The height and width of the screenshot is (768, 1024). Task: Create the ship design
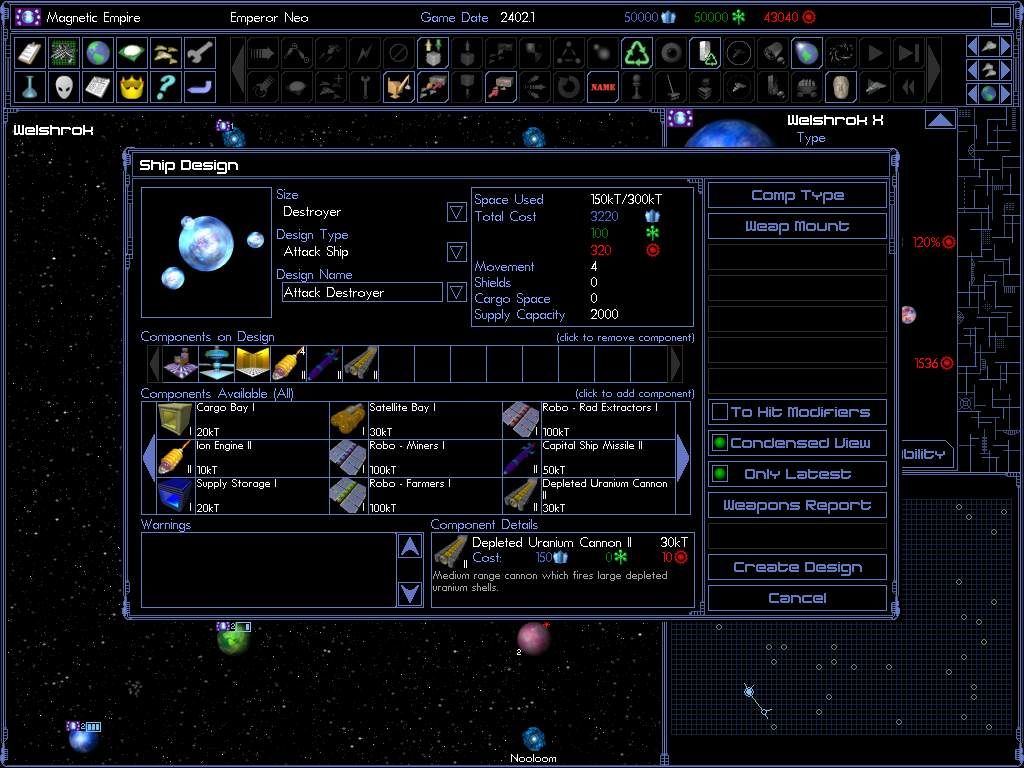pyautogui.click(x=797, y=567)
